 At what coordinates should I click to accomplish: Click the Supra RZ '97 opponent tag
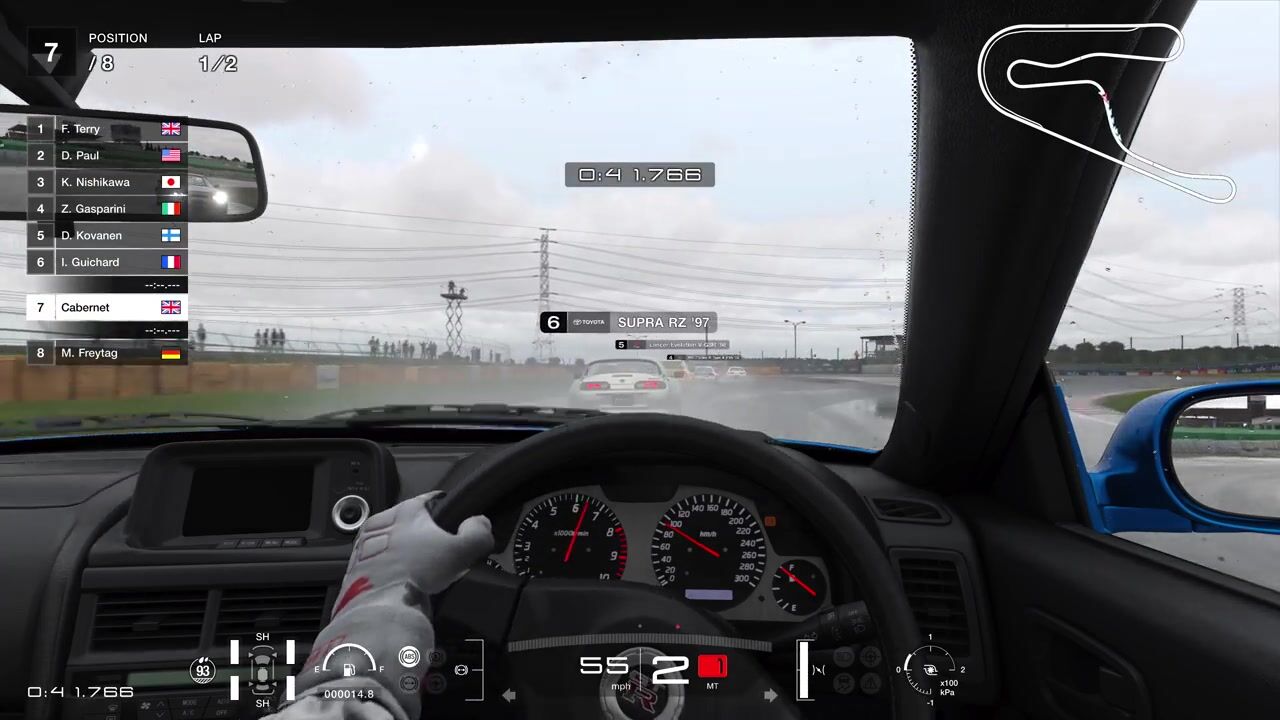click(627, 322)
